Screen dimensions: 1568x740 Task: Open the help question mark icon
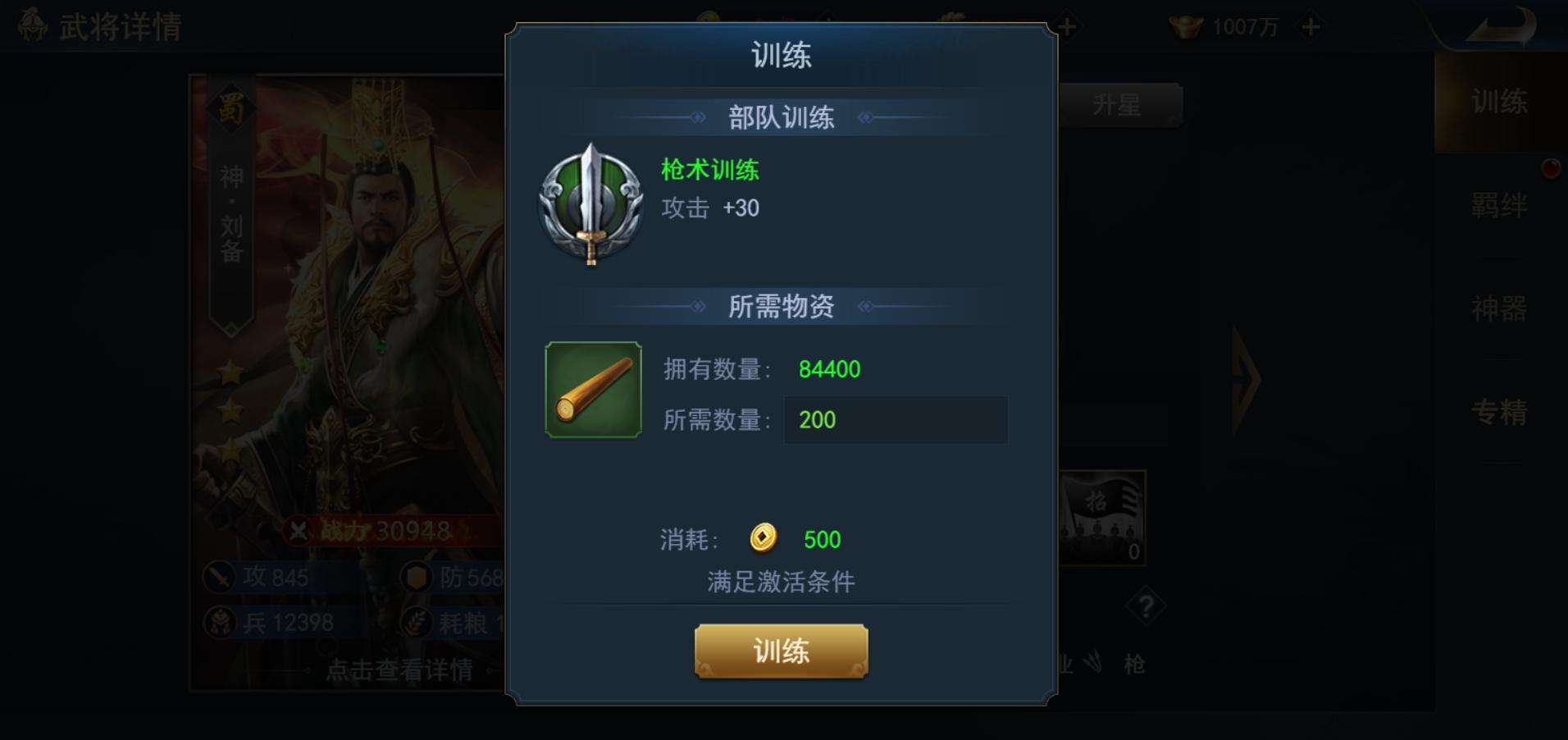[x=1145, y=607]
